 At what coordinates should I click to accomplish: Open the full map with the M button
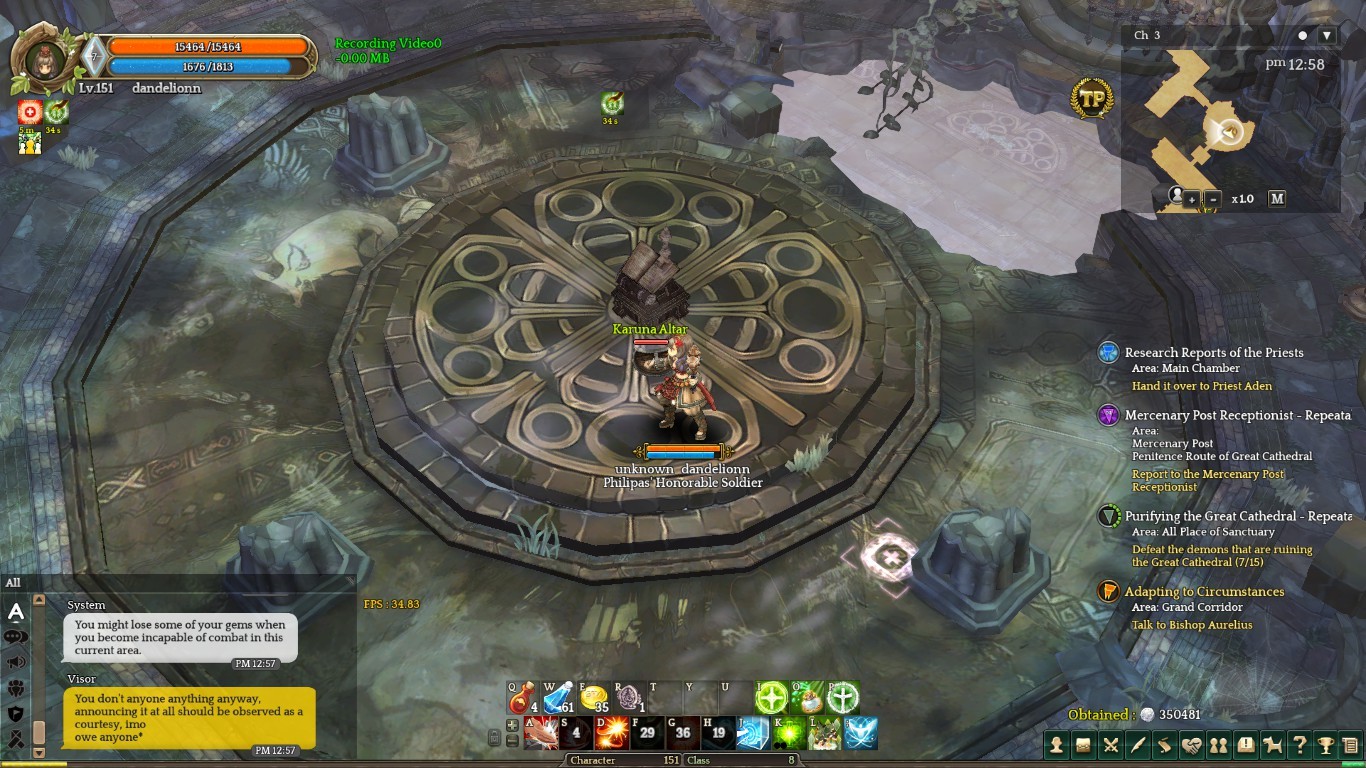click(1277, 198)
